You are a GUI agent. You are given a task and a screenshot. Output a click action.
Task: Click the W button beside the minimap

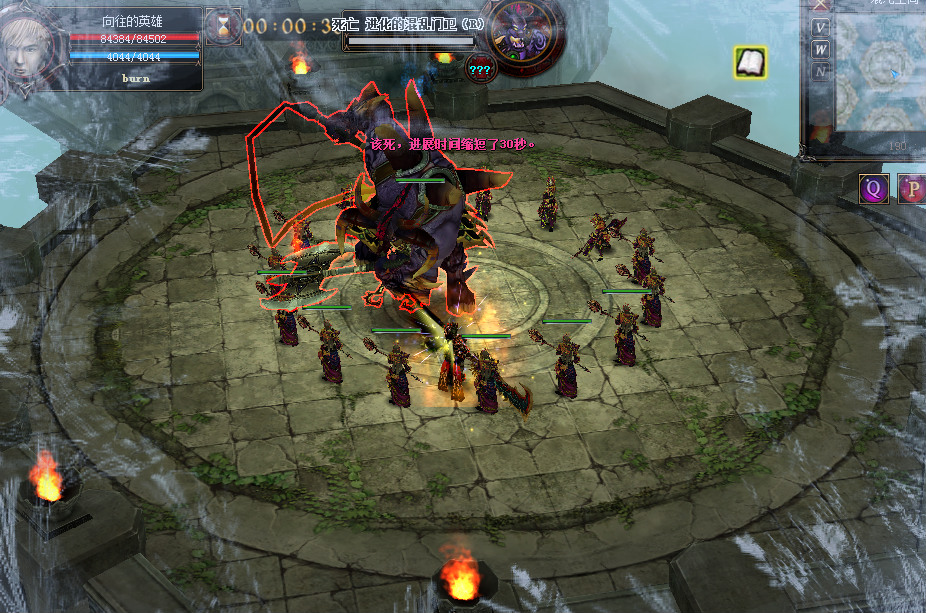(821, 49)
